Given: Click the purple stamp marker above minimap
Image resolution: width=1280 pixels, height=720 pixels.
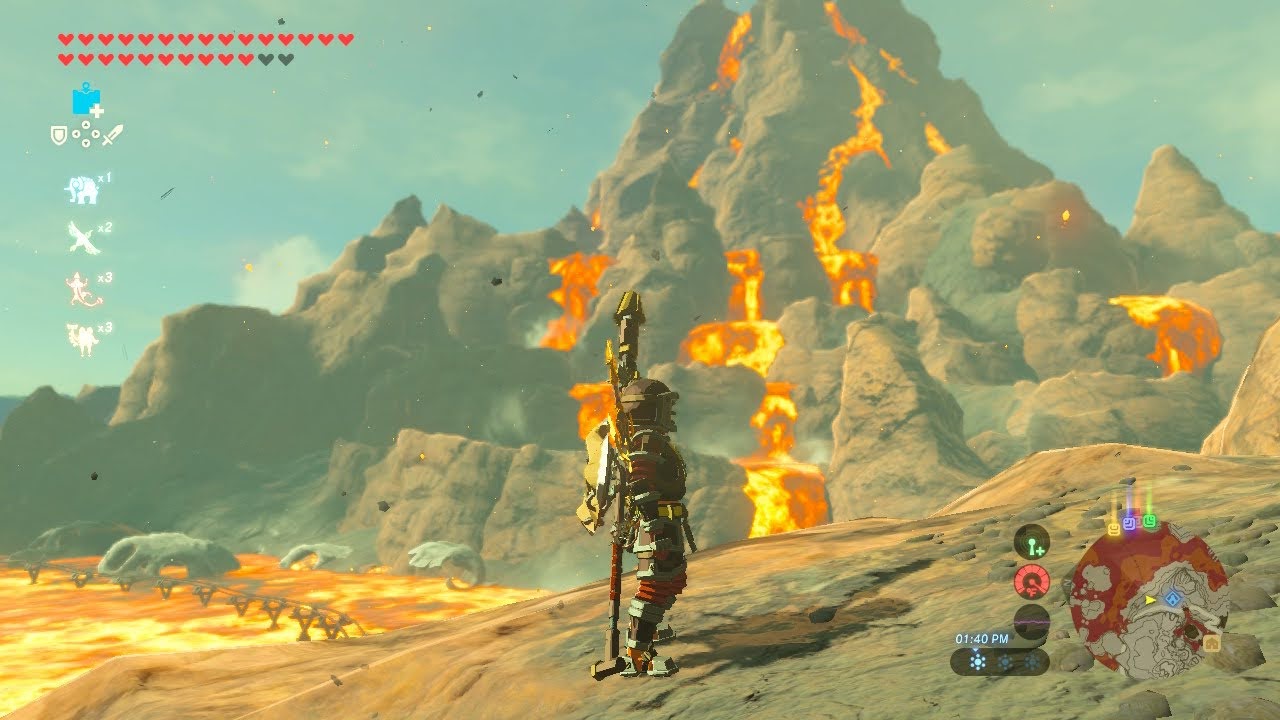Looking at the screenshot, I should click(1130, 523).
